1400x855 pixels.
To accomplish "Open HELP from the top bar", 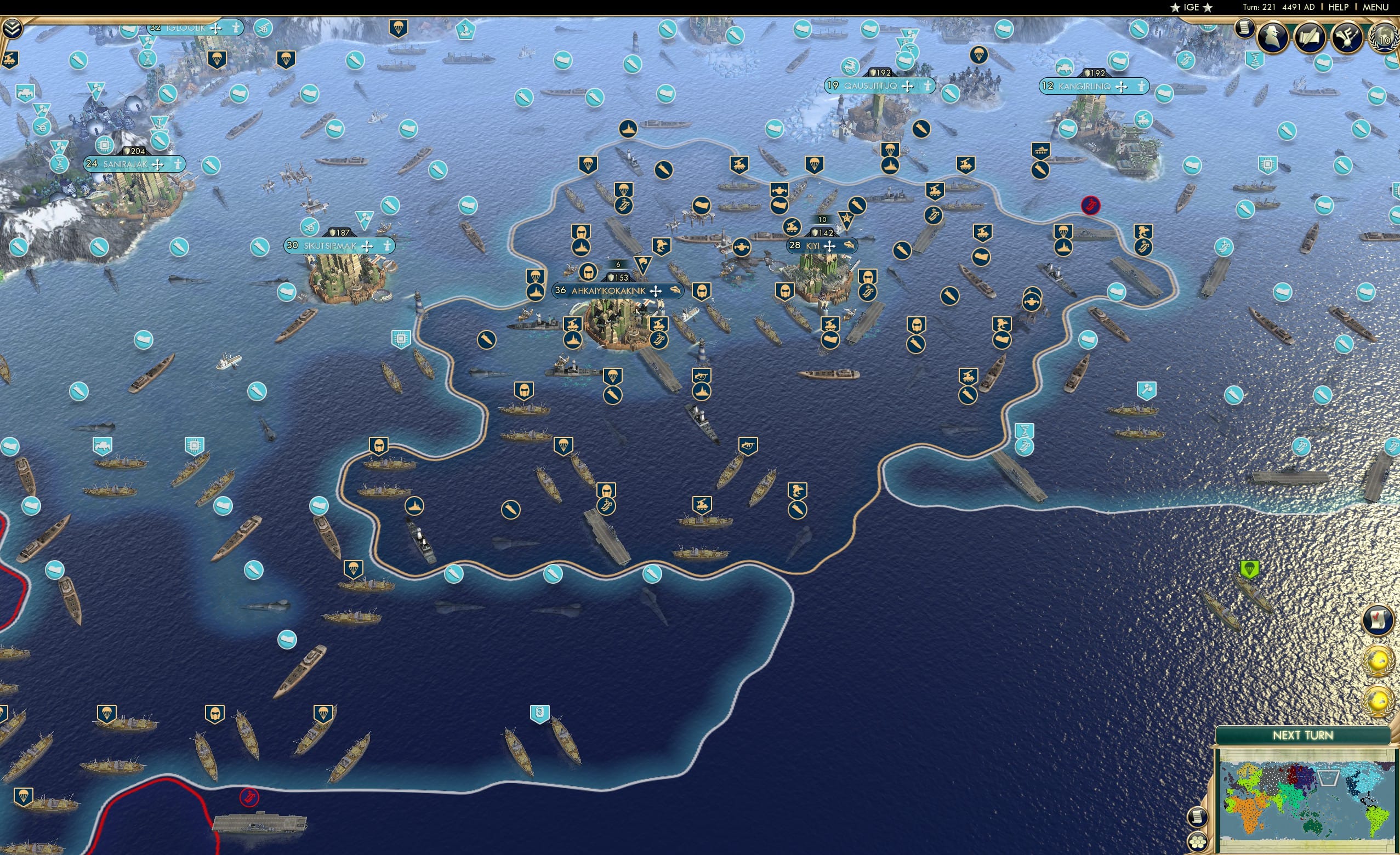I will click(x=1339, y=7).
